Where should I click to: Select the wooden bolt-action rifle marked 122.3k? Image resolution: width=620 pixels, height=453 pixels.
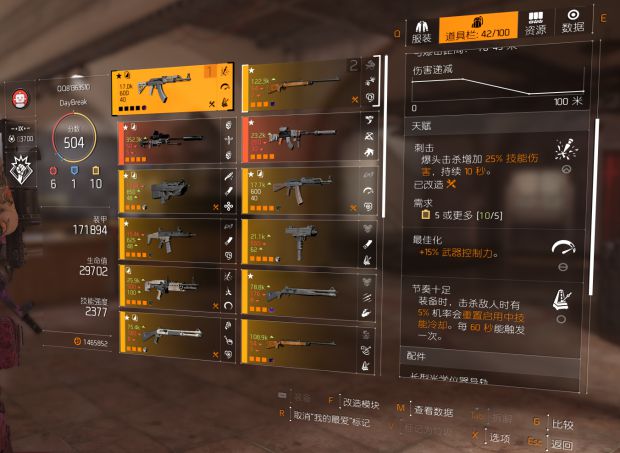tap(298, 84)
